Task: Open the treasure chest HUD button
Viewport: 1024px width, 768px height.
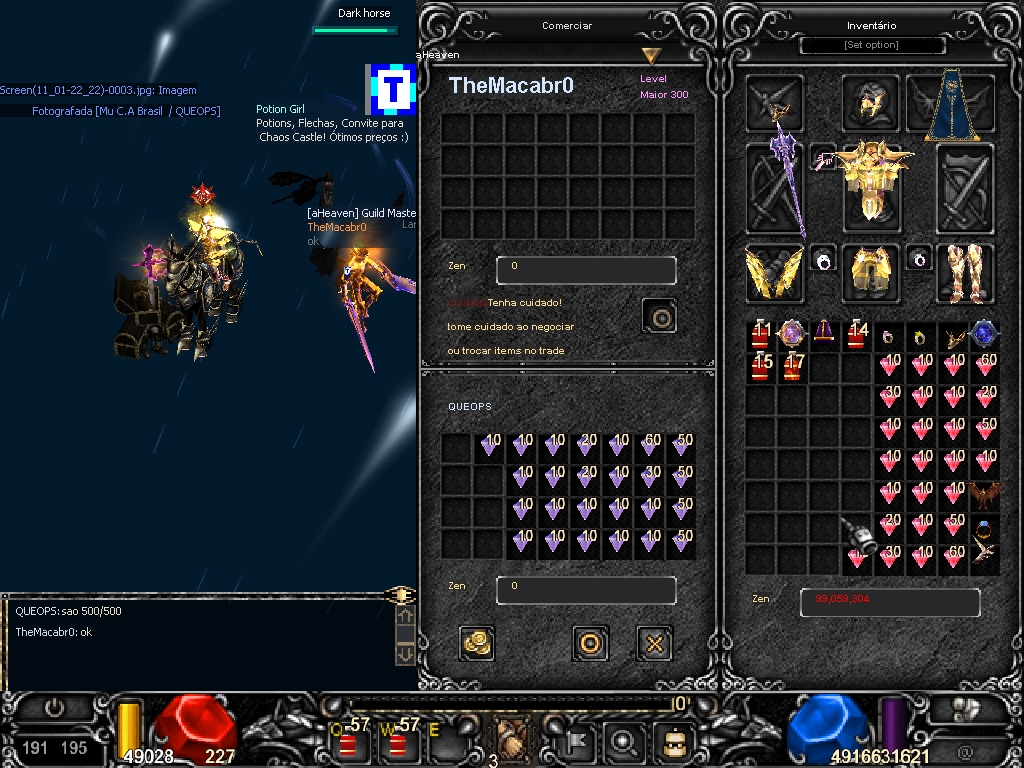Action: point(673,741)
